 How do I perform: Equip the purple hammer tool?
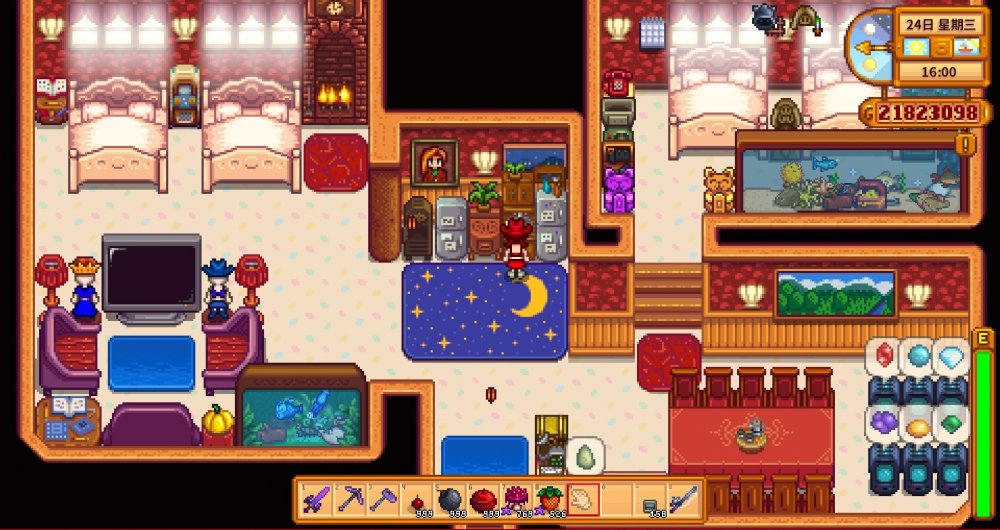pos(384,498)
